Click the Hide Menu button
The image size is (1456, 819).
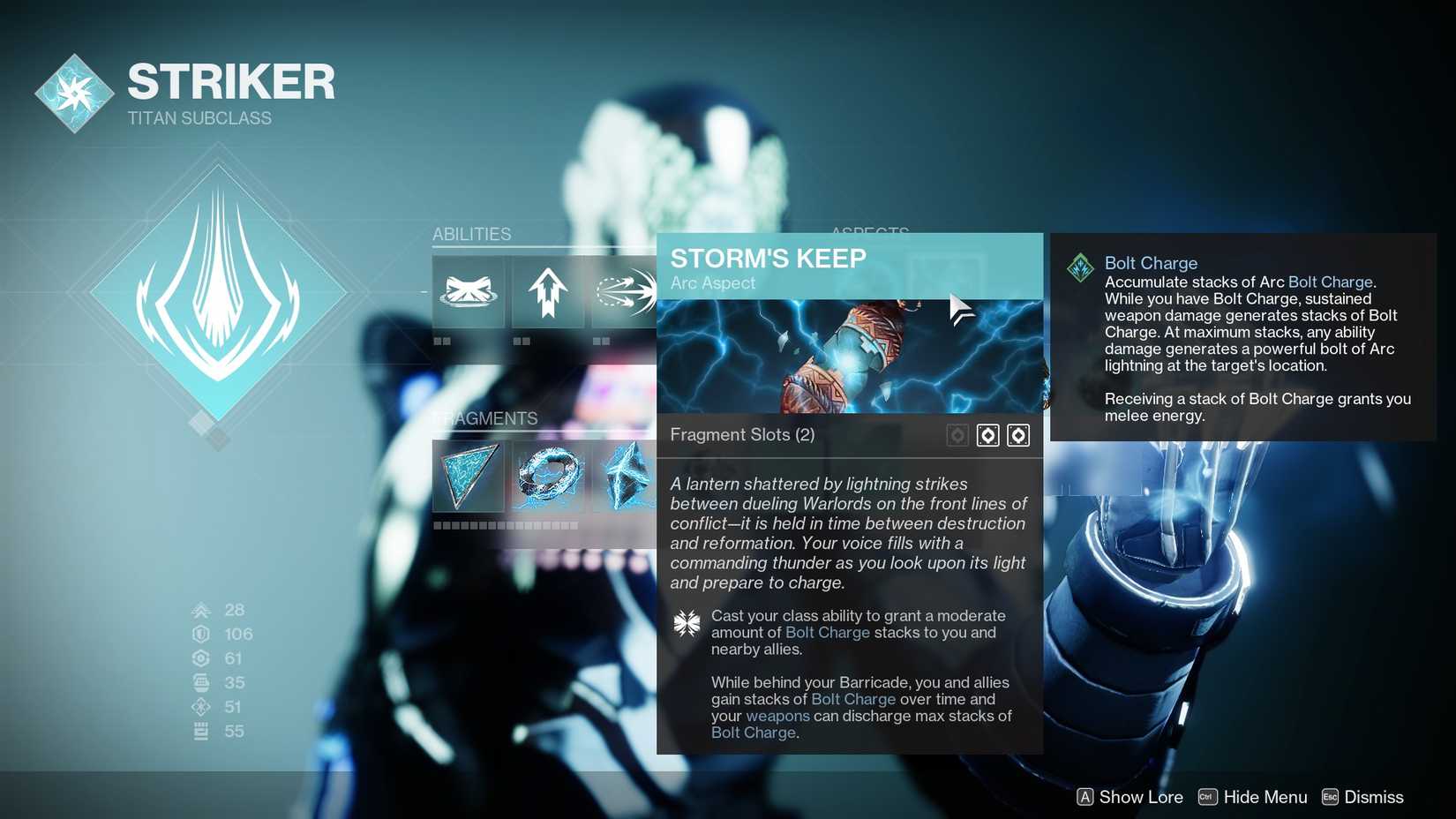click(x=1265, y=797)
